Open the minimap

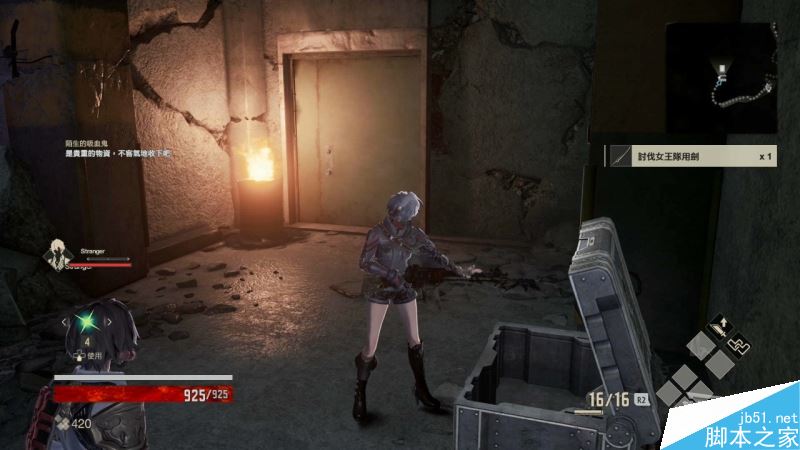[x=720, y=68]
